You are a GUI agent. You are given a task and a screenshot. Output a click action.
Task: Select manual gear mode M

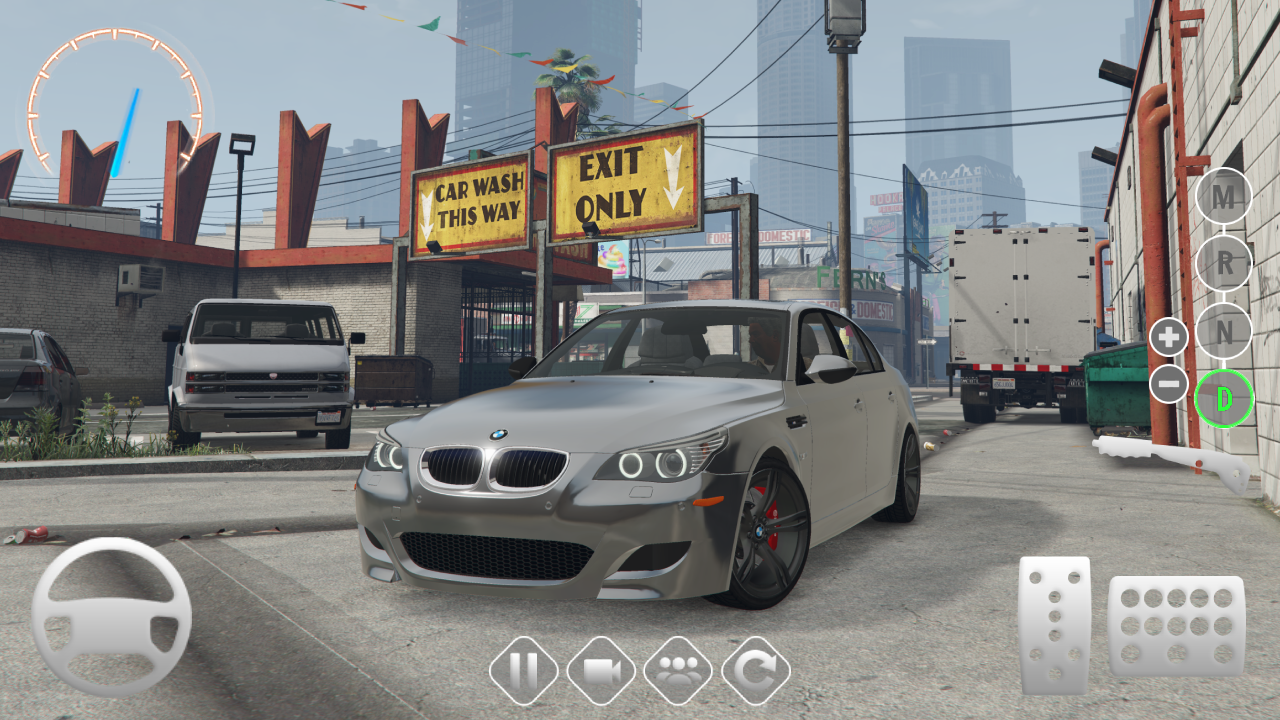pos(1223,196)
